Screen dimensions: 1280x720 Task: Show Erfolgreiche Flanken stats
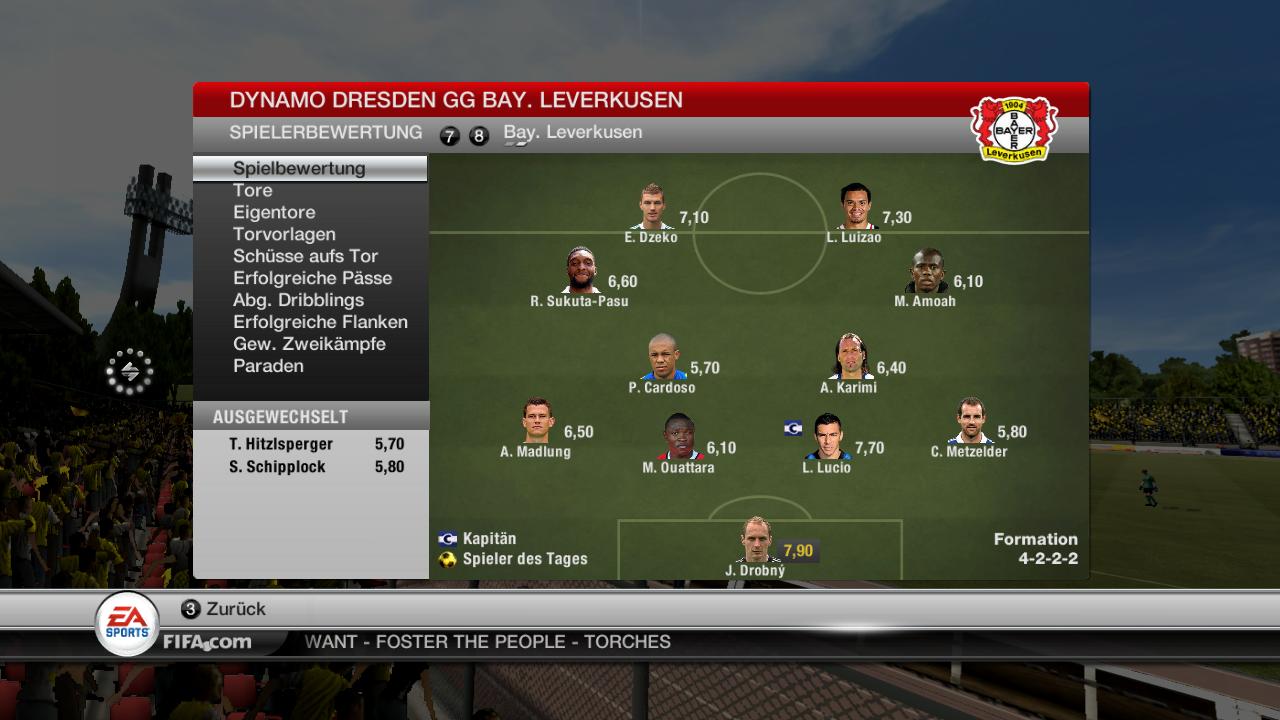[x=320, y=322]
